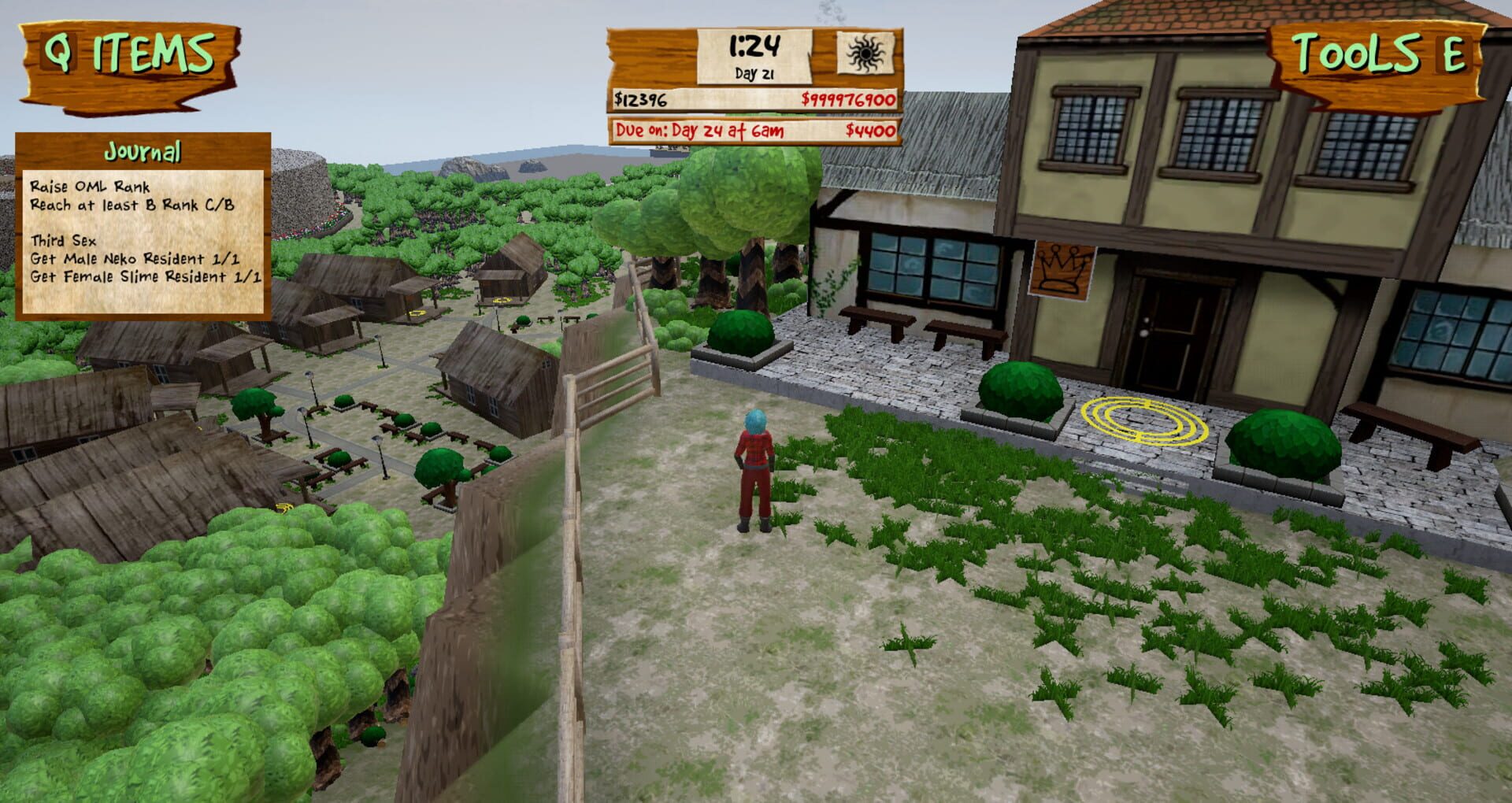Click the $4400 due payment indicator
The image size is (1512, 803).
869,131
